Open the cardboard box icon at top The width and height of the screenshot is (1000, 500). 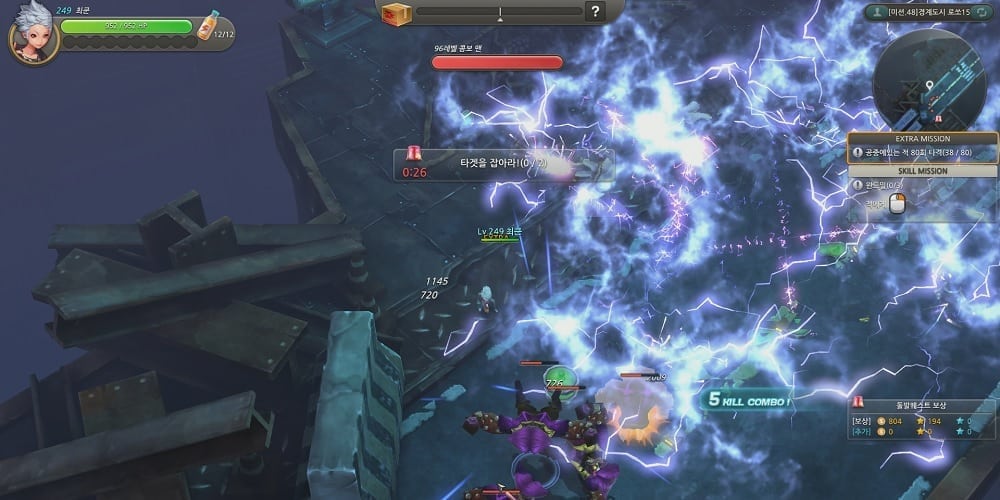398,13
